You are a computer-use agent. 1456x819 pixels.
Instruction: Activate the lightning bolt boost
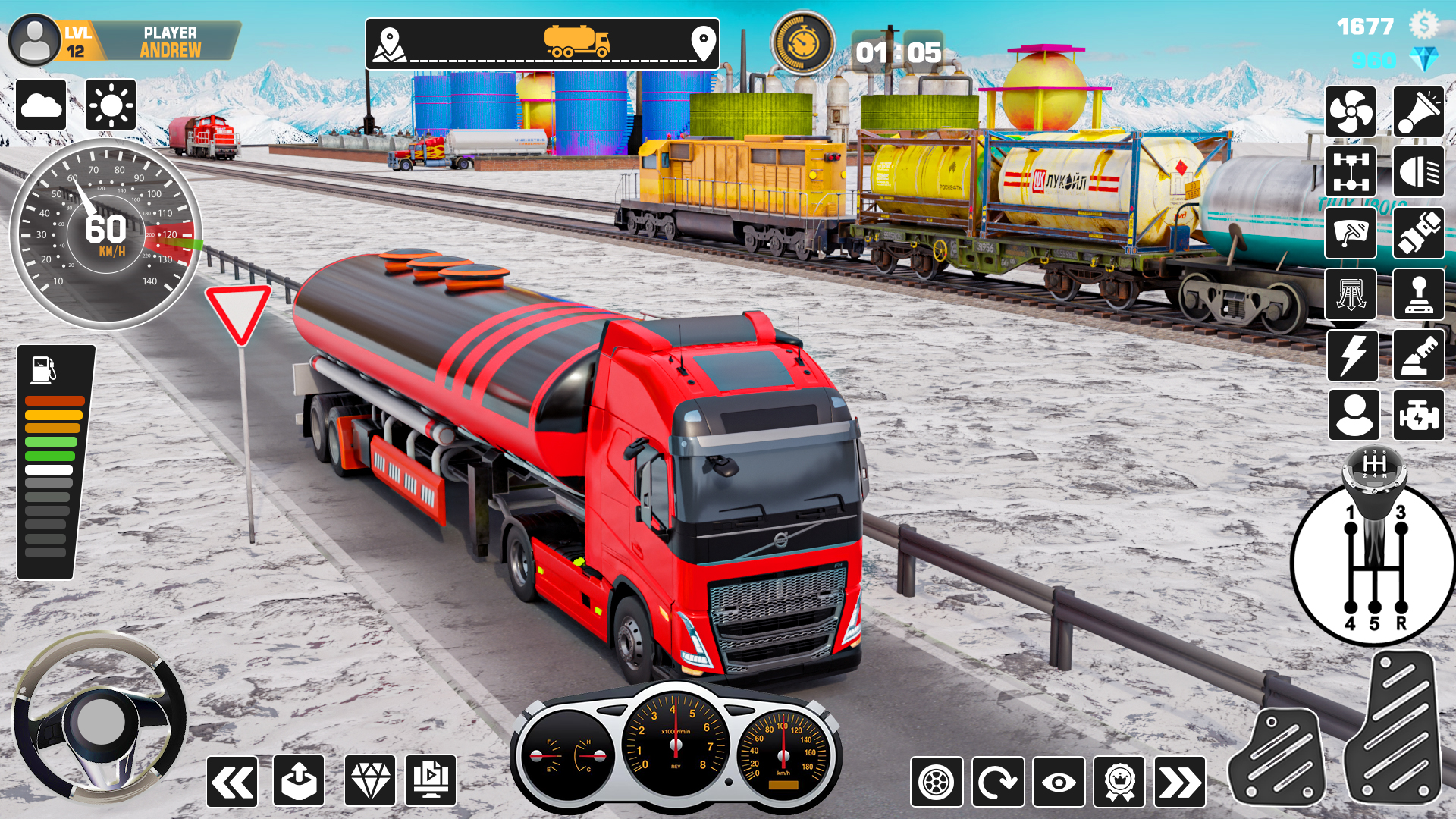click(x=1352, y=355)
